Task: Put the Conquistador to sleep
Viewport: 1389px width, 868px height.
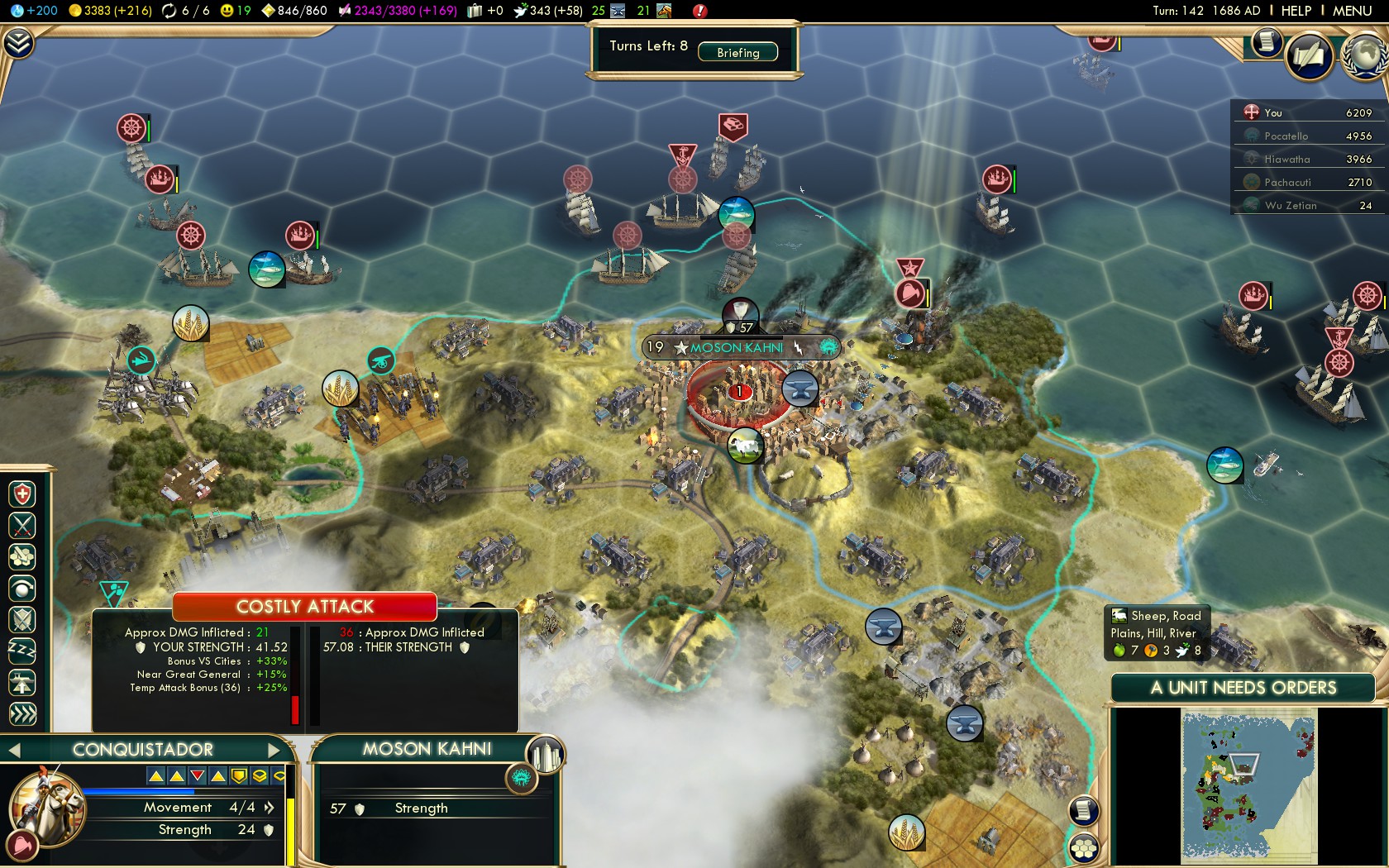Action: (22, 651)
